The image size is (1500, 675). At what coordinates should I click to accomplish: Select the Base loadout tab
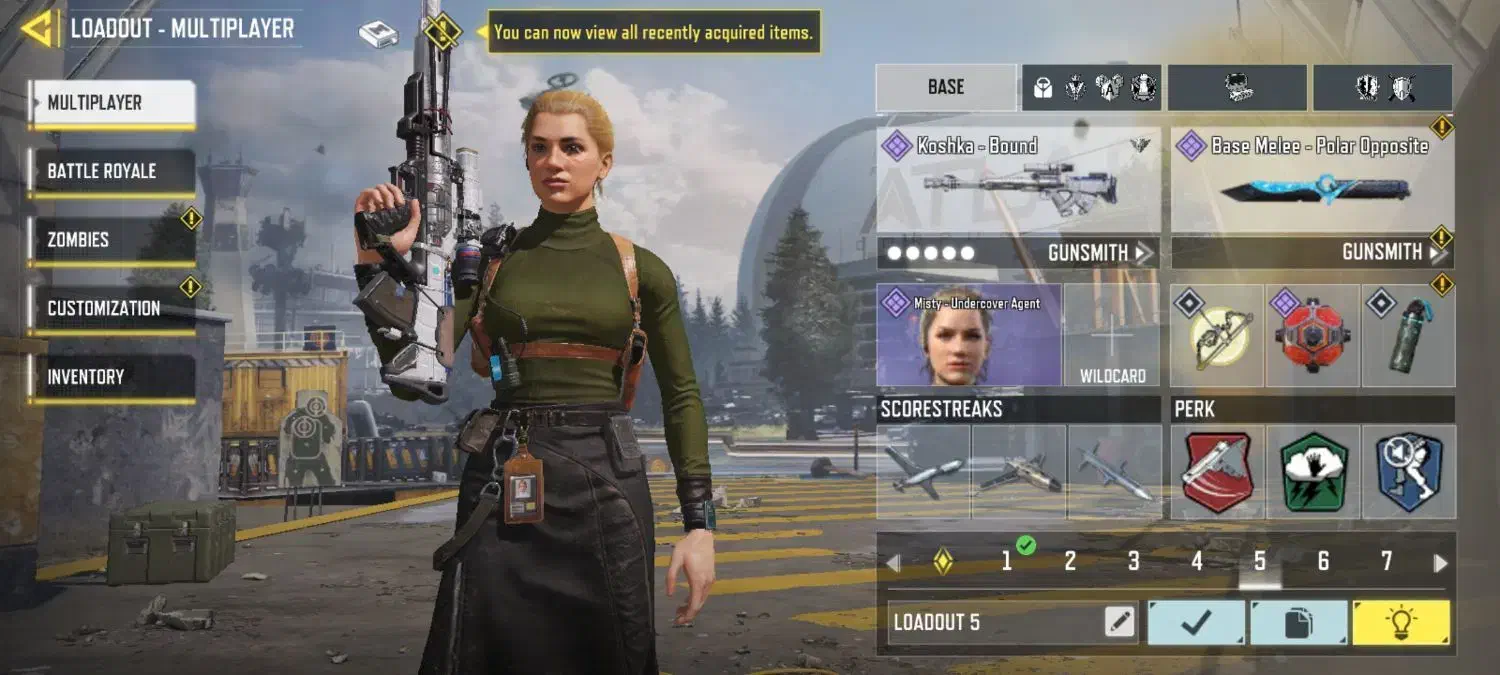click(945, 87)
